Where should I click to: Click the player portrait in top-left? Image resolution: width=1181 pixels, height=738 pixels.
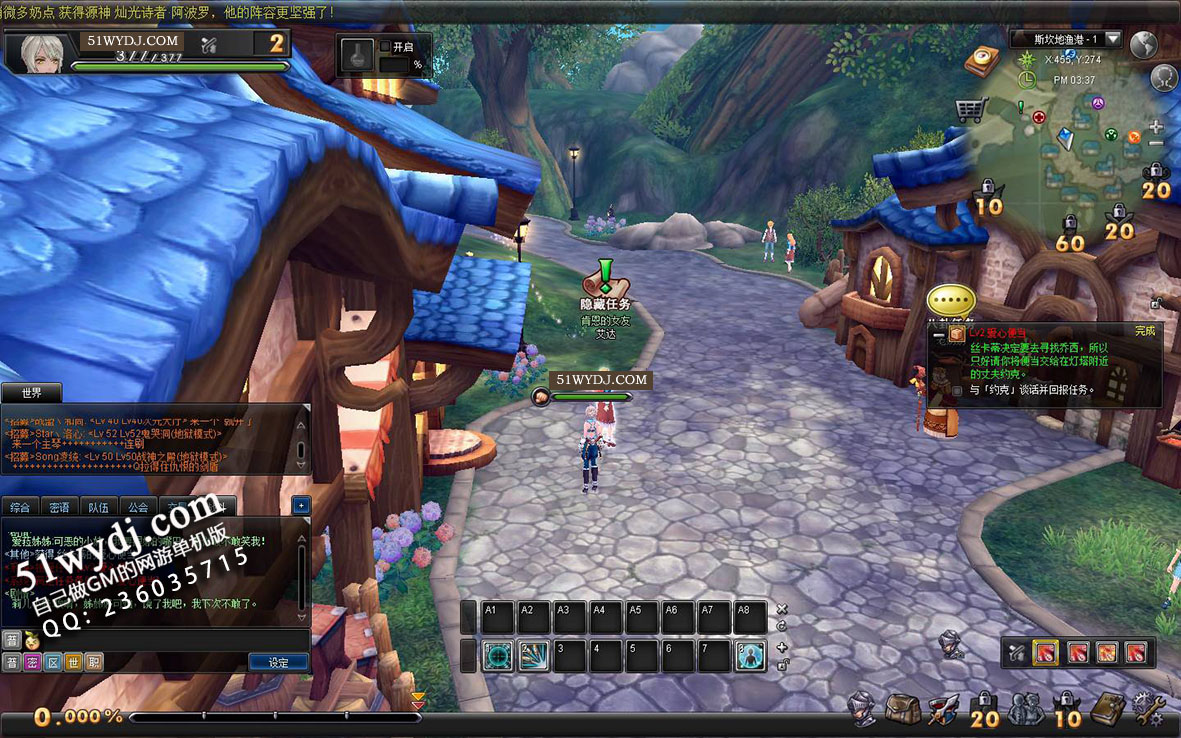click(x=38, y=53)
